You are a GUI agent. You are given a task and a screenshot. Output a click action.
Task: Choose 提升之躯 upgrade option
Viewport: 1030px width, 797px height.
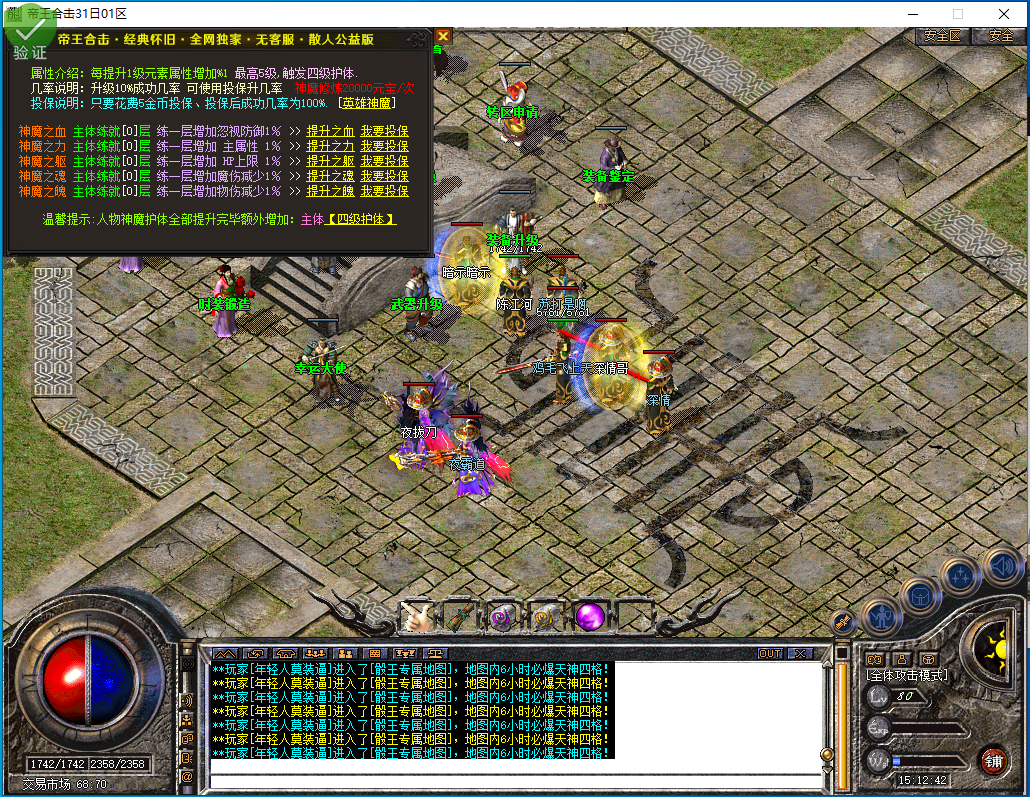click(x=329, y=161)
